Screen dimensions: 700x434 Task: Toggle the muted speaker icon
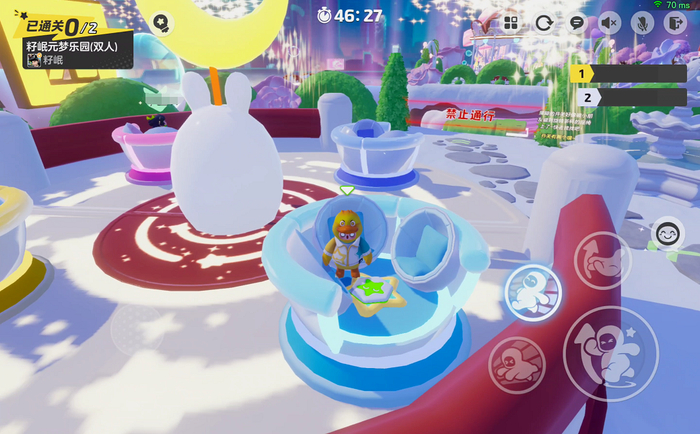[x=610, y=23]
